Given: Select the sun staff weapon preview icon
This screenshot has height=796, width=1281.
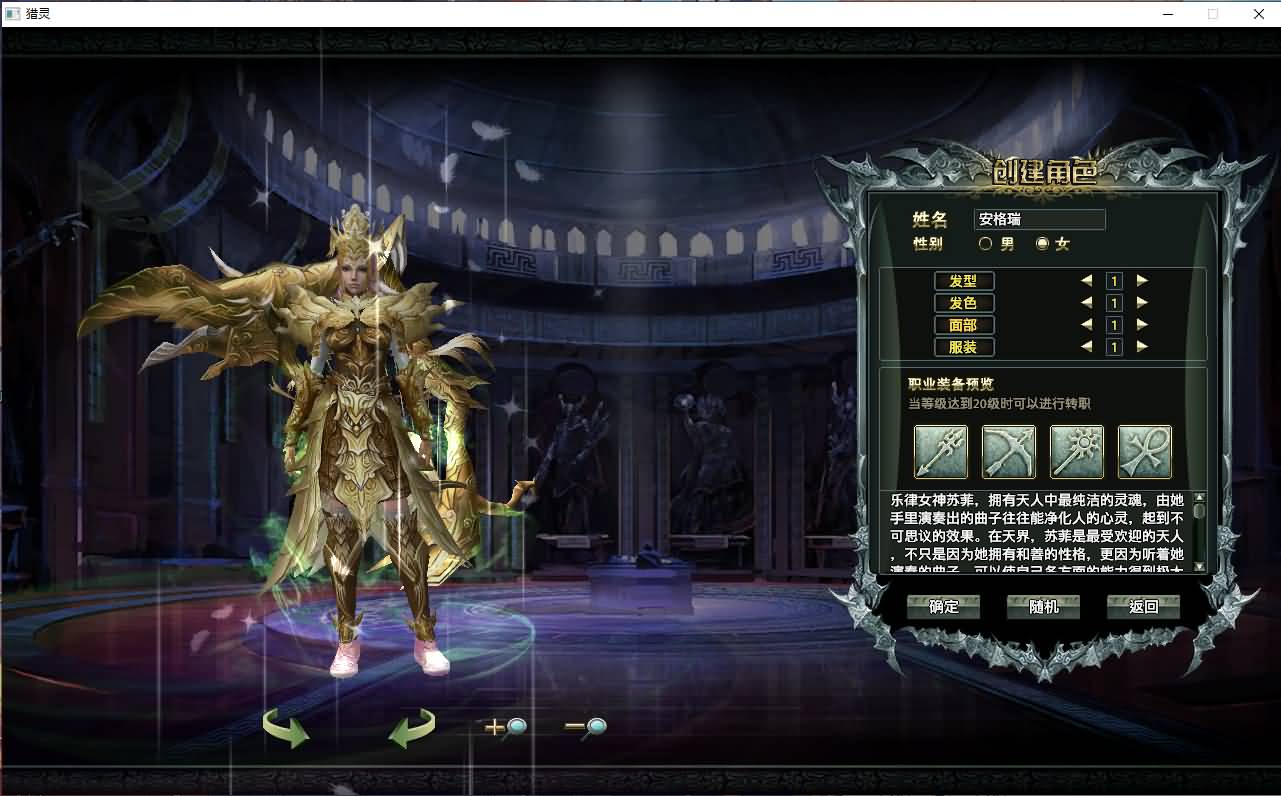Looking at the screenshot, I should (1078, 452).
